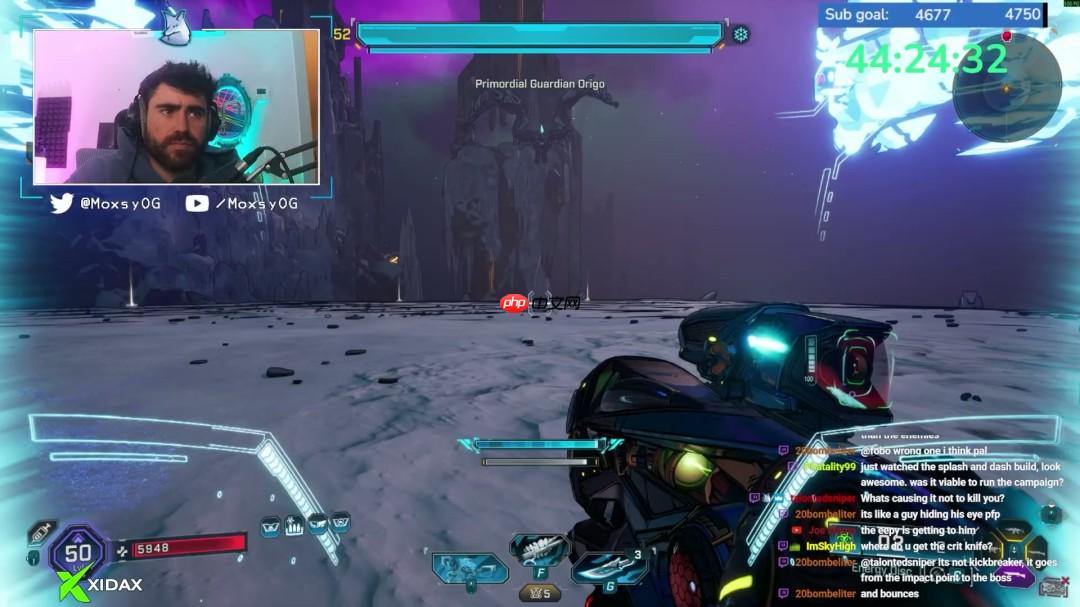
Task: Click the webcam overlay of the streamer
Action: coord(177,107)
